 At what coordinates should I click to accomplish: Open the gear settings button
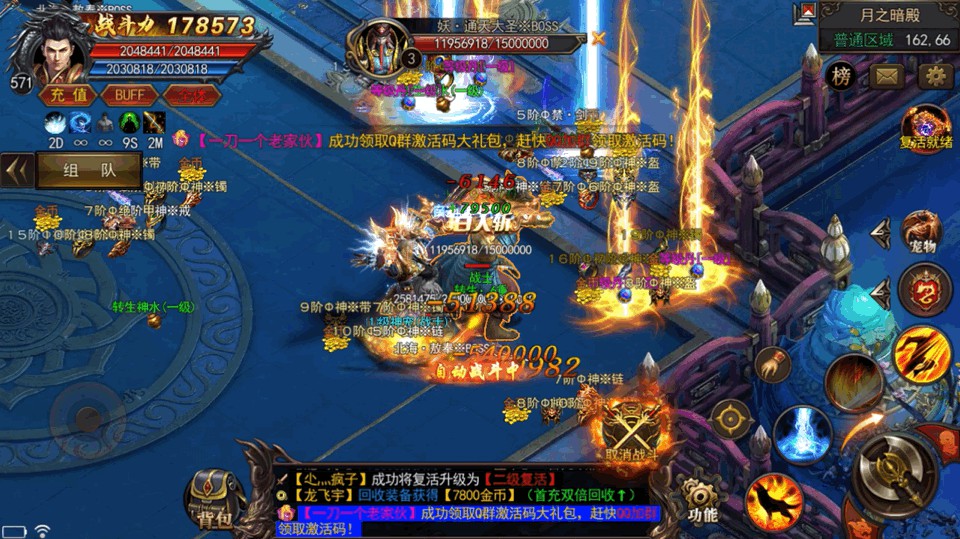[935, 76]
